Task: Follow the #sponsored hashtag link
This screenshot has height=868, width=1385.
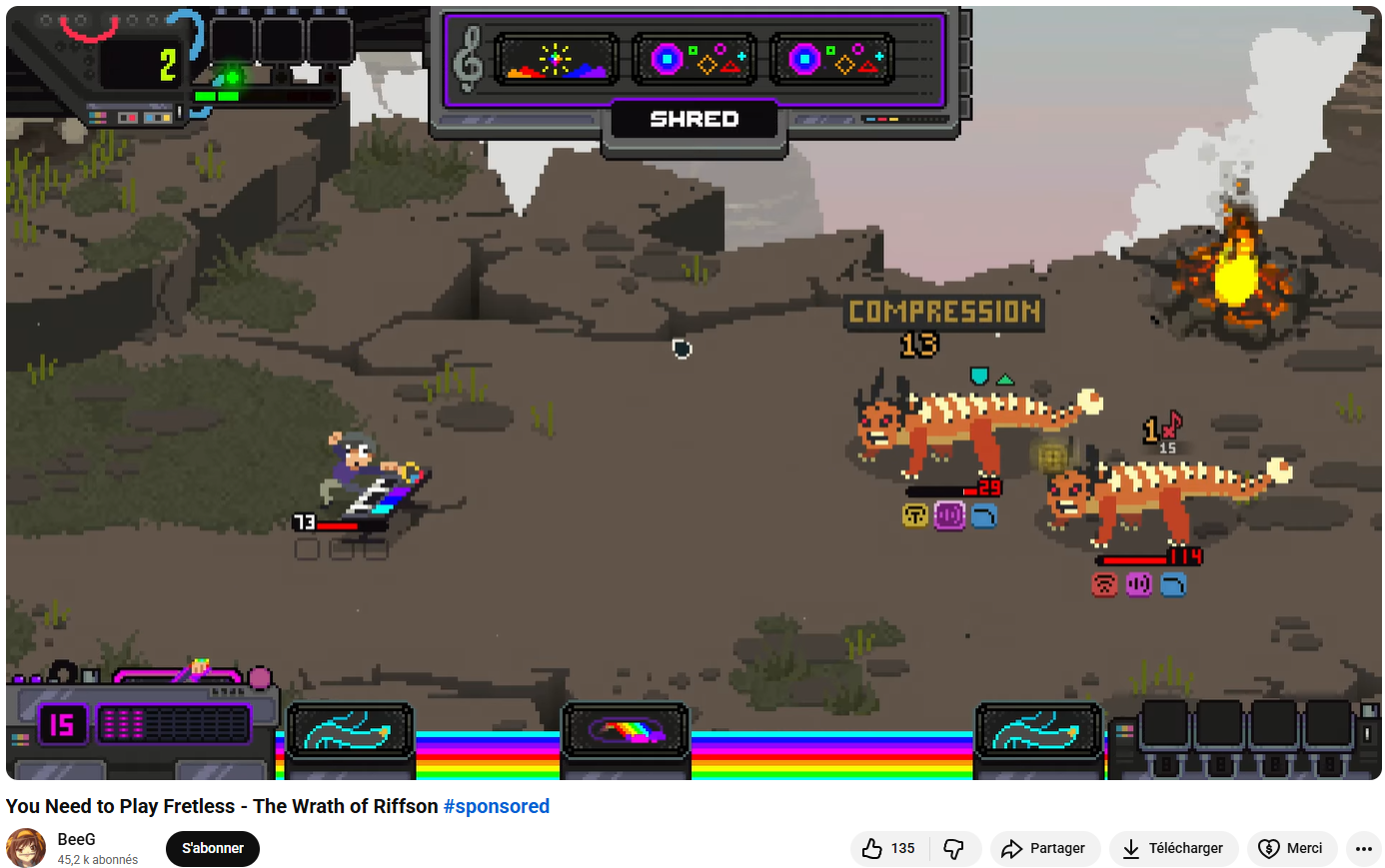Action: coord(496,806)
